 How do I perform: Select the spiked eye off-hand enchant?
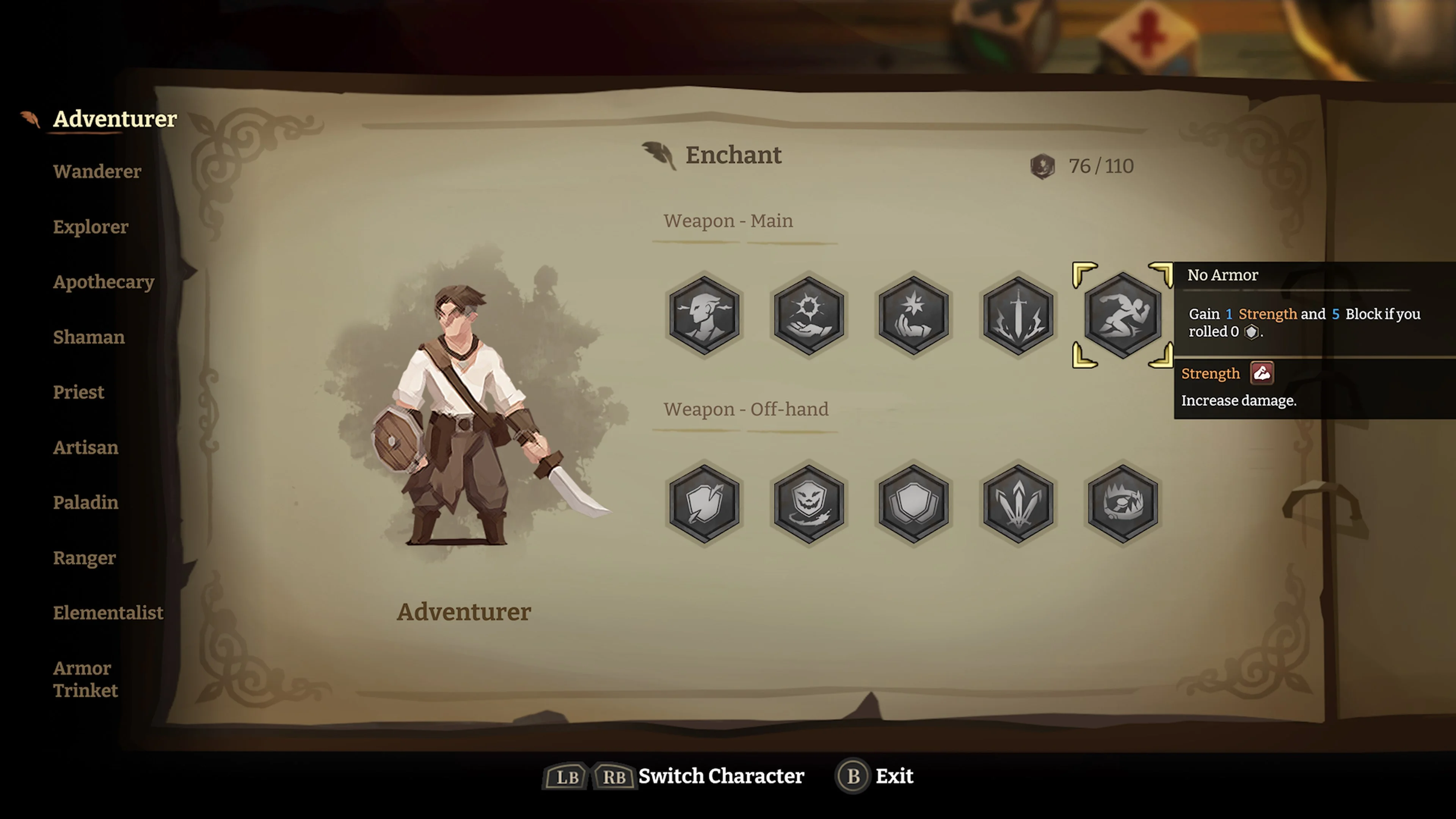coord(1122,503)
